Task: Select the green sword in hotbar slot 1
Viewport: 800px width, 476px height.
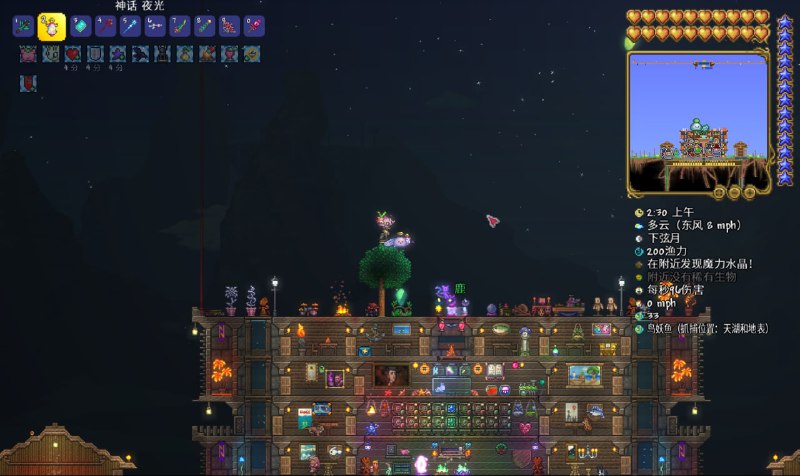Action: tap(23, 27)
